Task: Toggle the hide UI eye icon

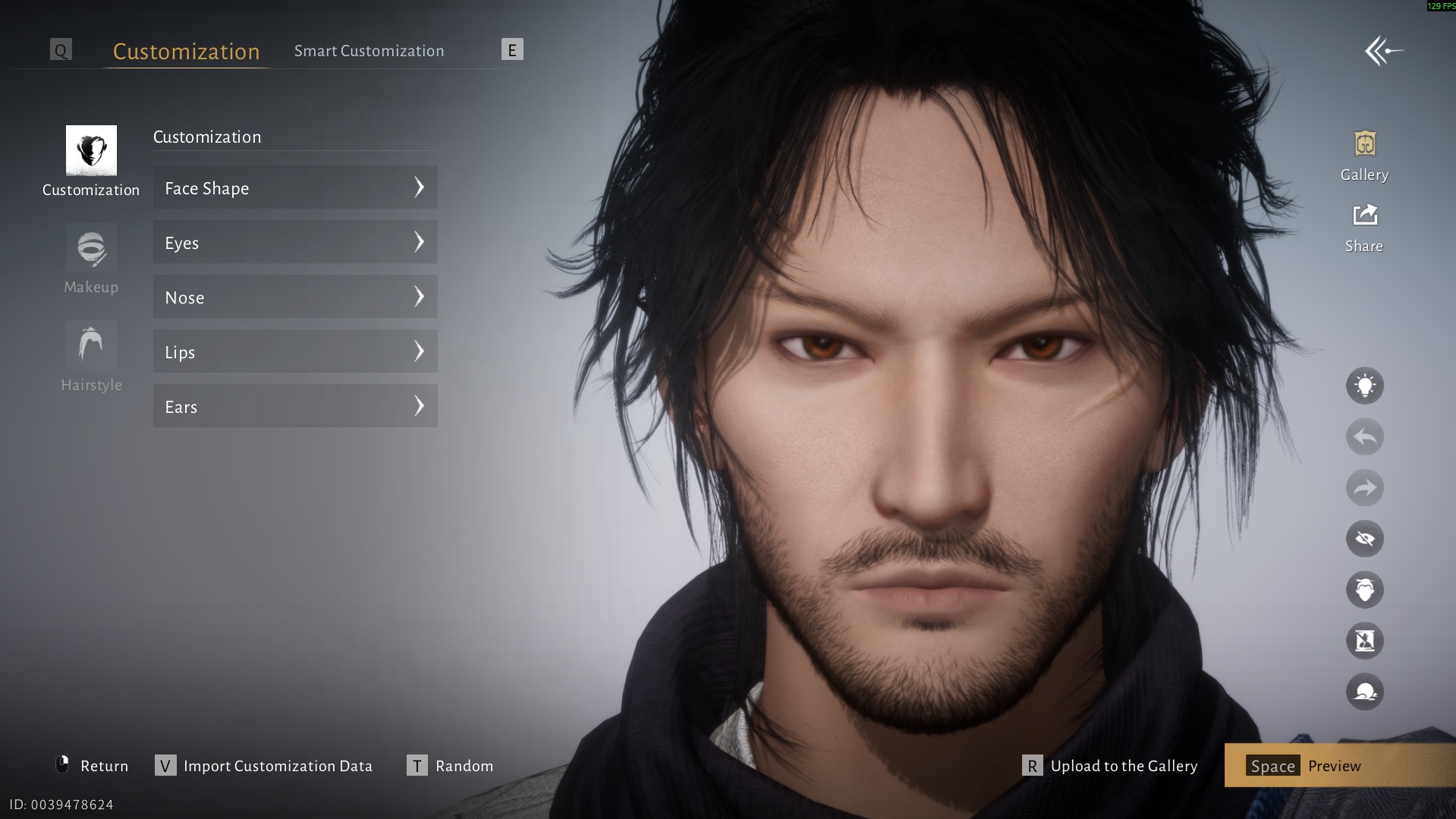Action: click(1363, 538)
